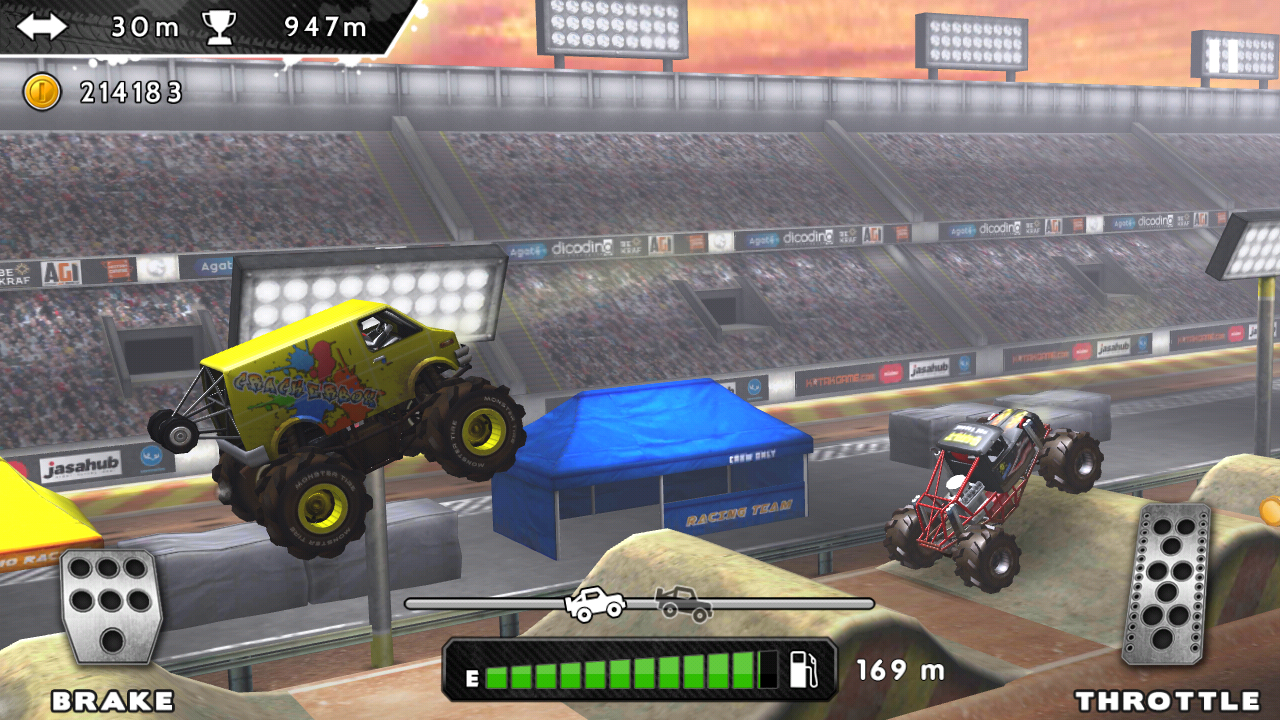1280x720 pixels.
Task: Click the trophy icon showing best distance
Action: coord(219,27)
